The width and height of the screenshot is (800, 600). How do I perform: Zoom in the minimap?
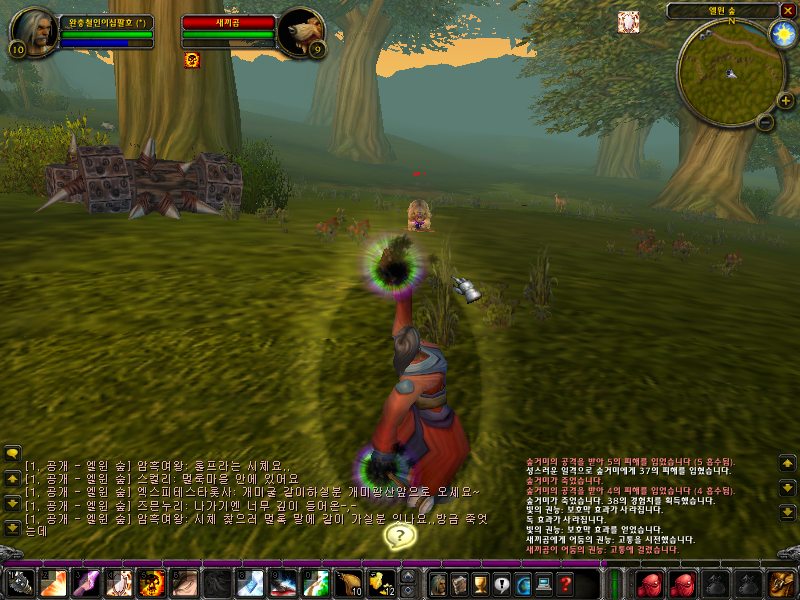785,101
